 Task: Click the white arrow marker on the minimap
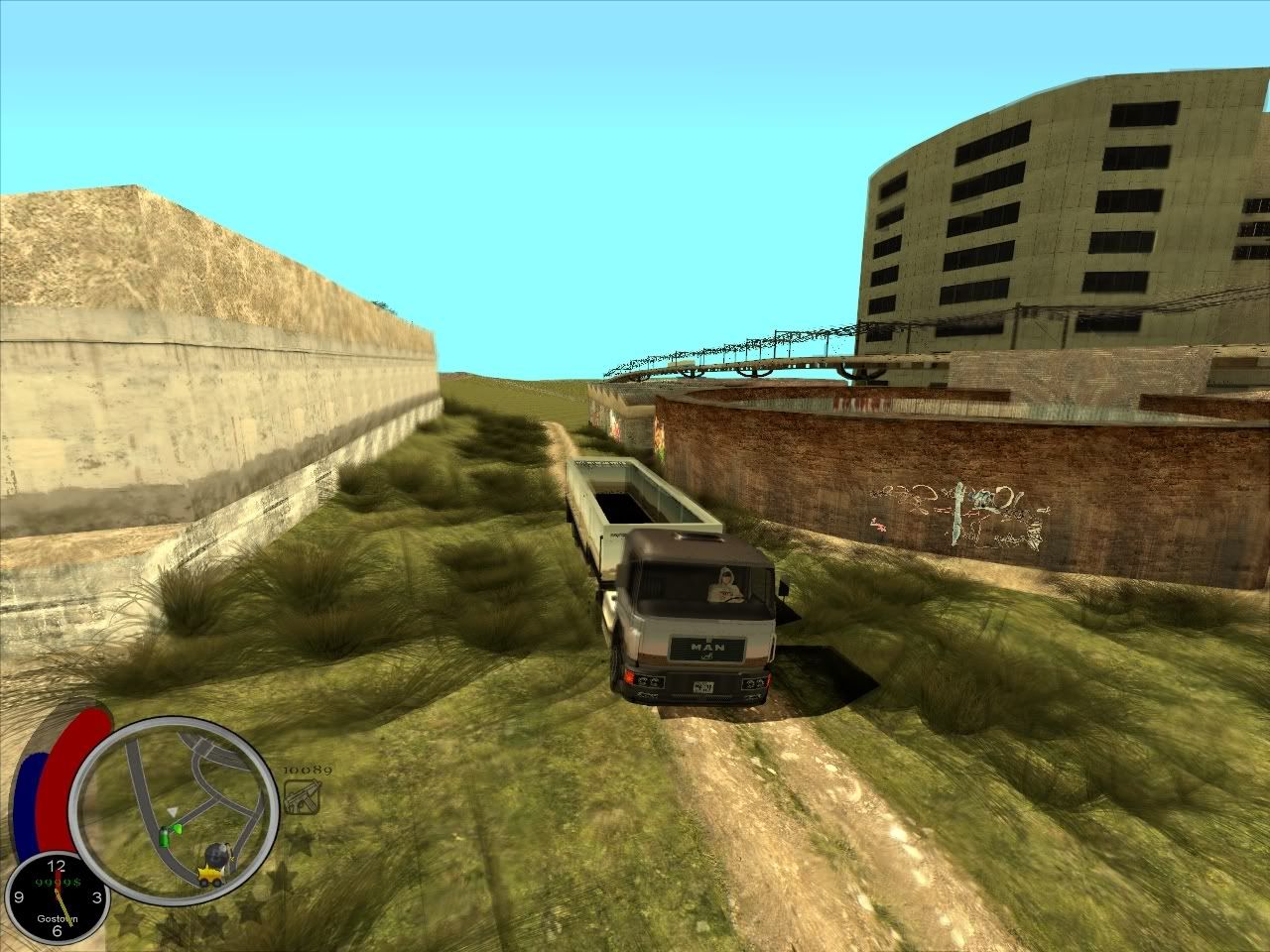click(173, 813)
